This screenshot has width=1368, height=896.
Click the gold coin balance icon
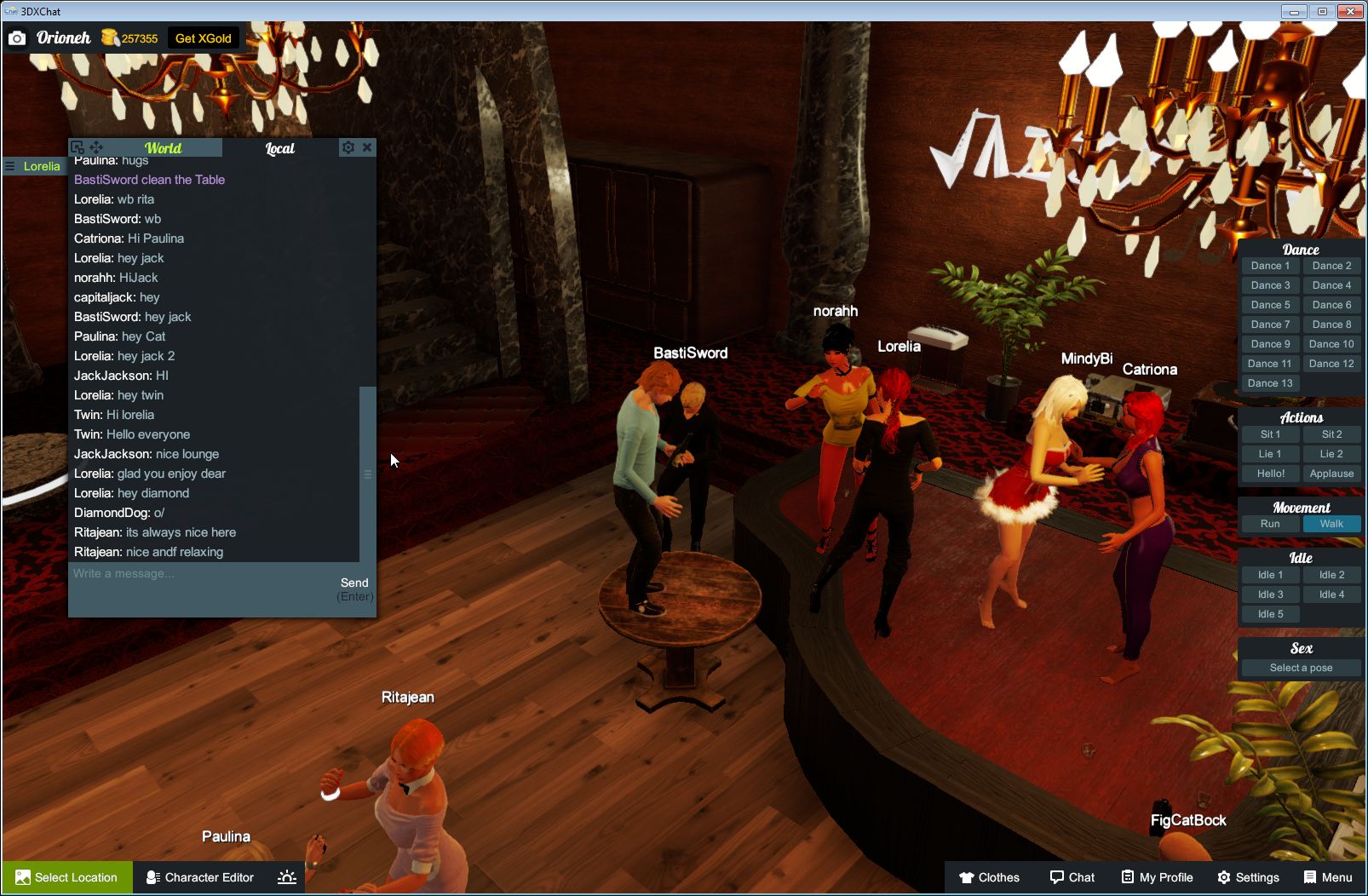point(109,37)
